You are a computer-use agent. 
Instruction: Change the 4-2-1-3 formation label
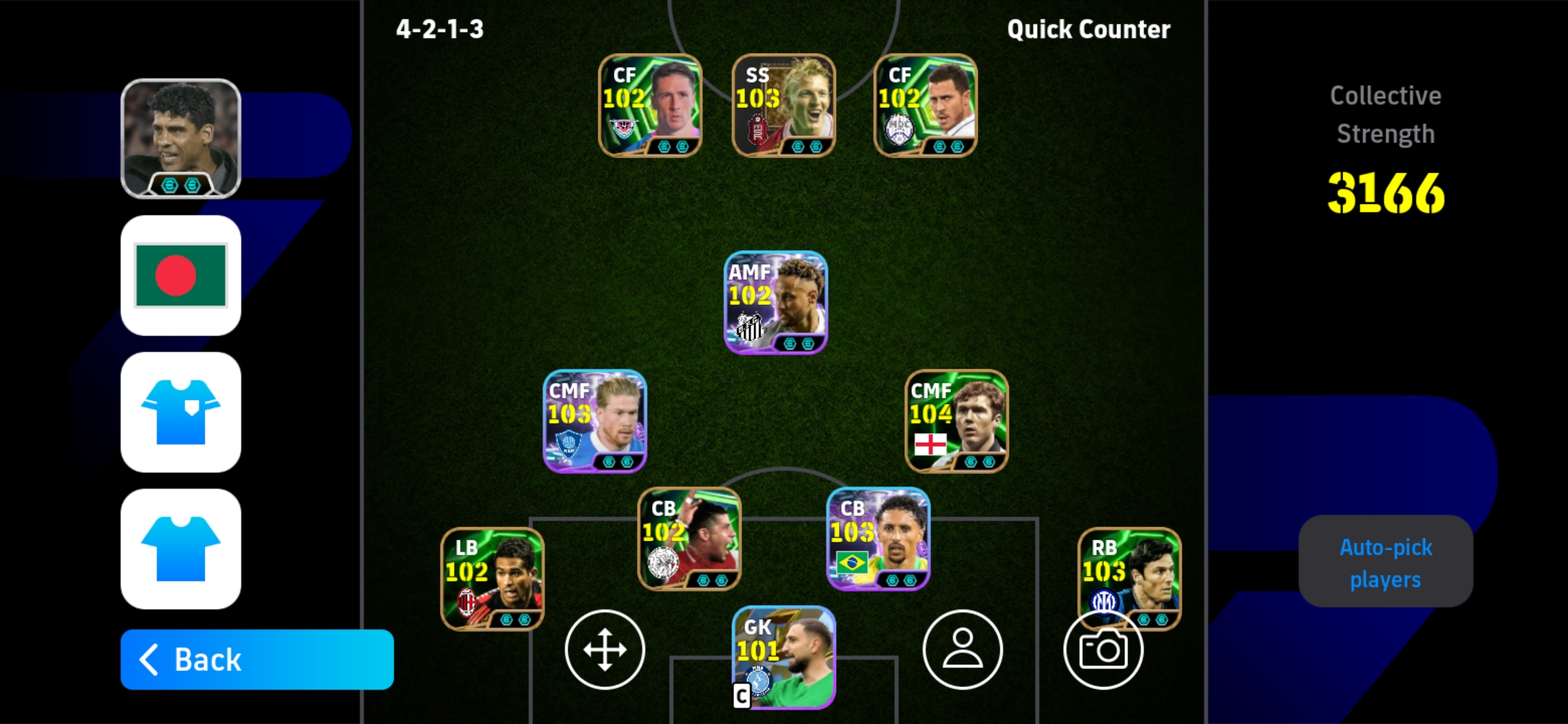click(440, 29)
